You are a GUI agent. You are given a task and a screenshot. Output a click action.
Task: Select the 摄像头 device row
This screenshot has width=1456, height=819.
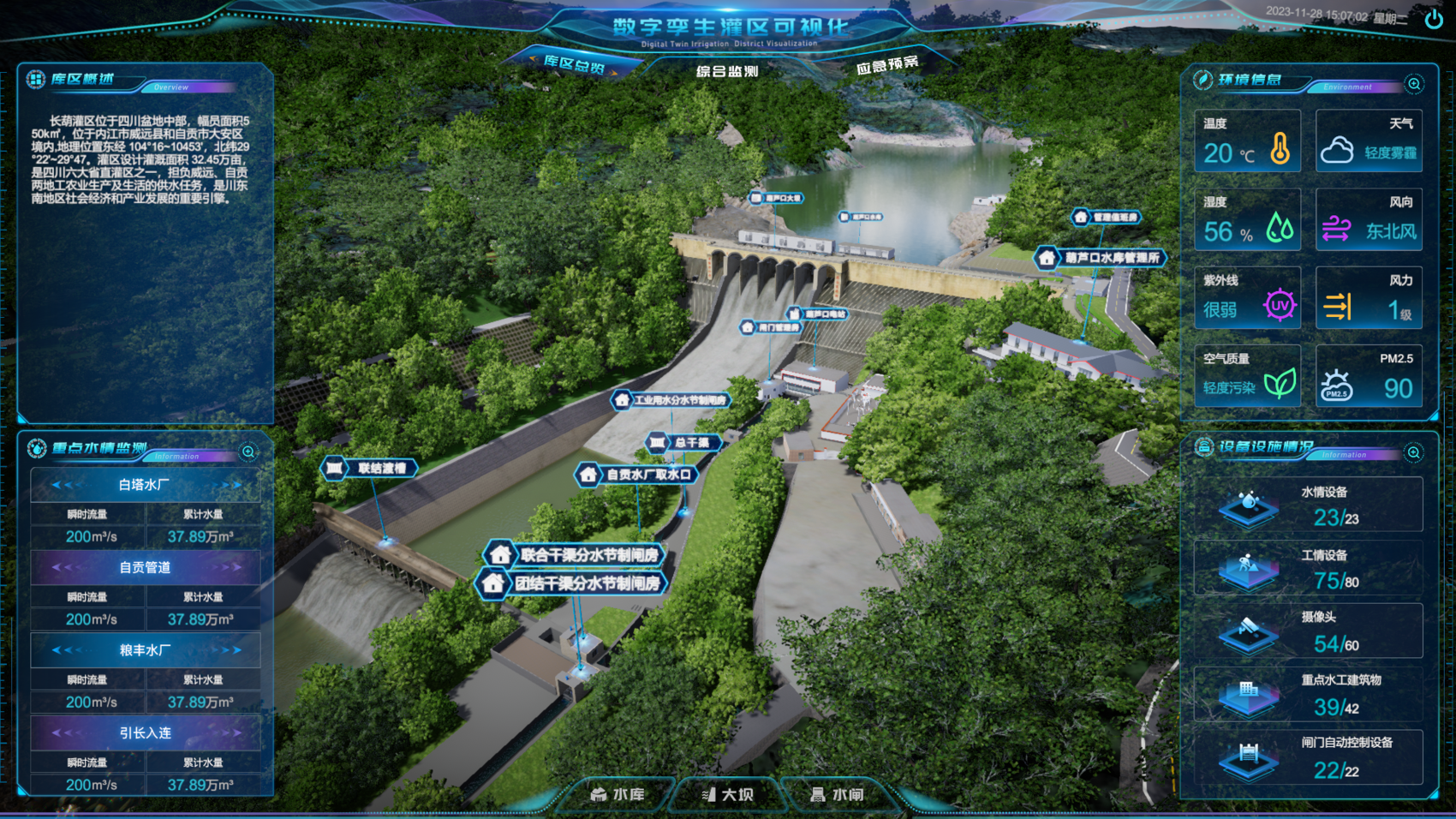coord(1308,632)
